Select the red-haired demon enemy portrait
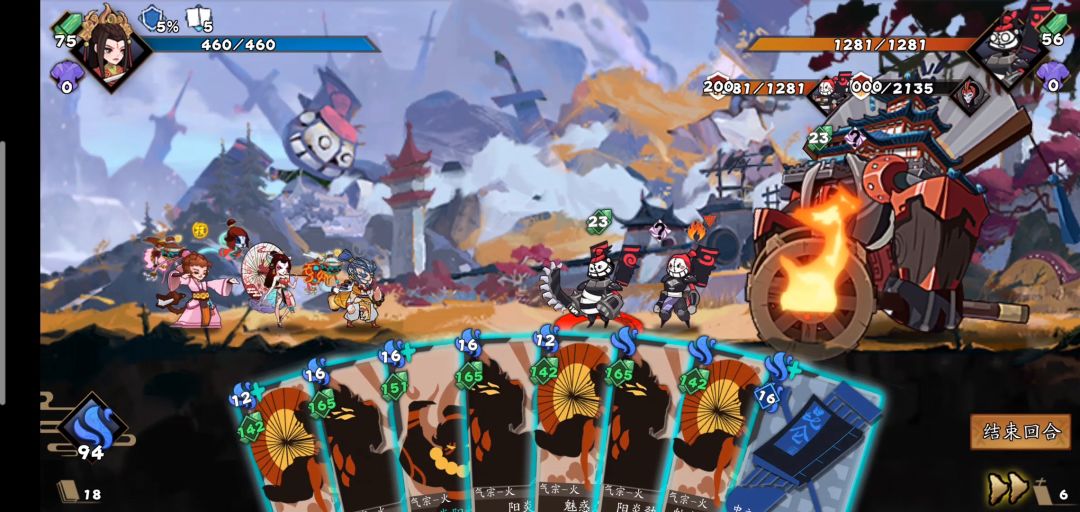 (968, 95)
